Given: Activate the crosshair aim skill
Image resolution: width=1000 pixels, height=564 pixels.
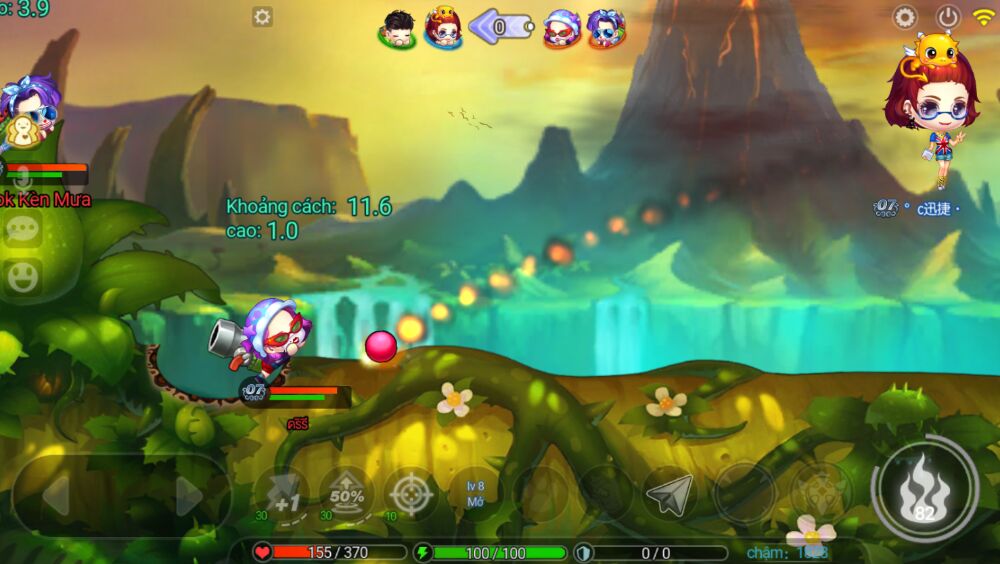Looking at the screenshot, I should tap(410, 493).
